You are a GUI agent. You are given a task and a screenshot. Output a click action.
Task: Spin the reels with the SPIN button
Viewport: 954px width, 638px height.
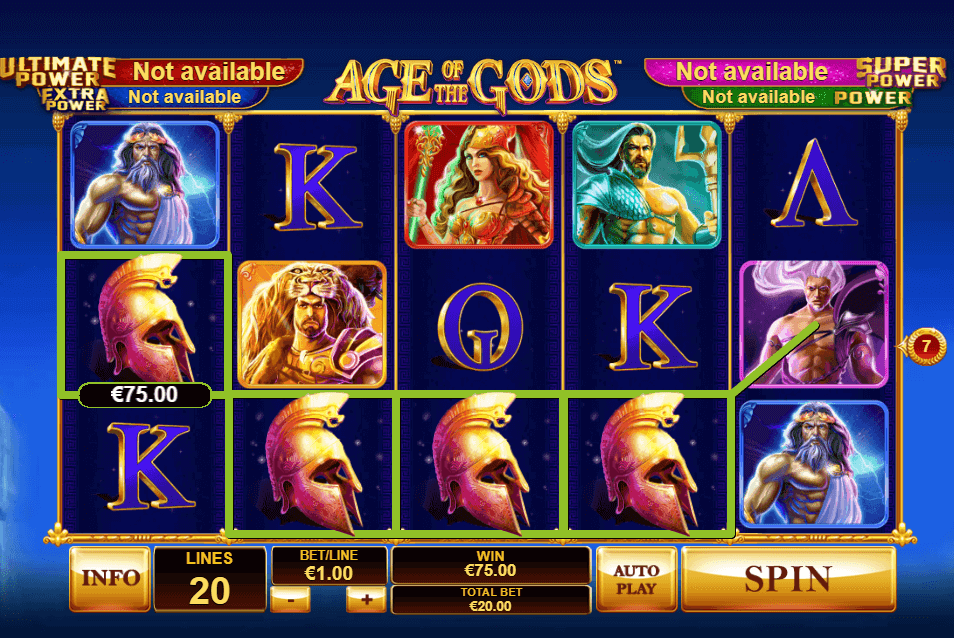pyautogui.click(x=787, y=578)
